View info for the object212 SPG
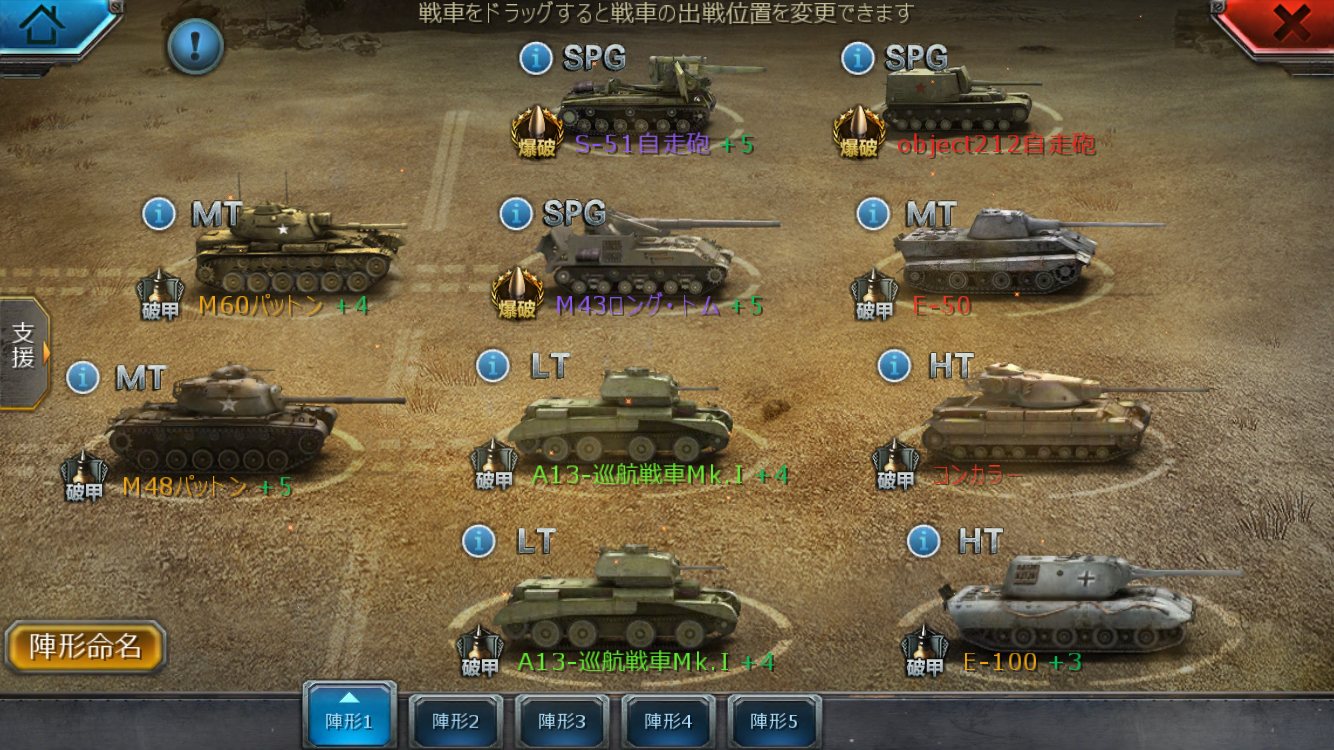 [857, 58]
